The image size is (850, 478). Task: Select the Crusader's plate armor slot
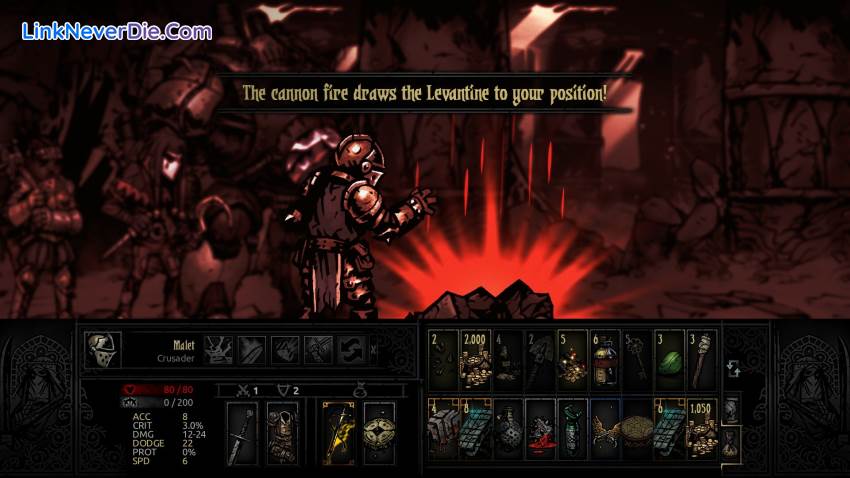click(x=282, y=430)
